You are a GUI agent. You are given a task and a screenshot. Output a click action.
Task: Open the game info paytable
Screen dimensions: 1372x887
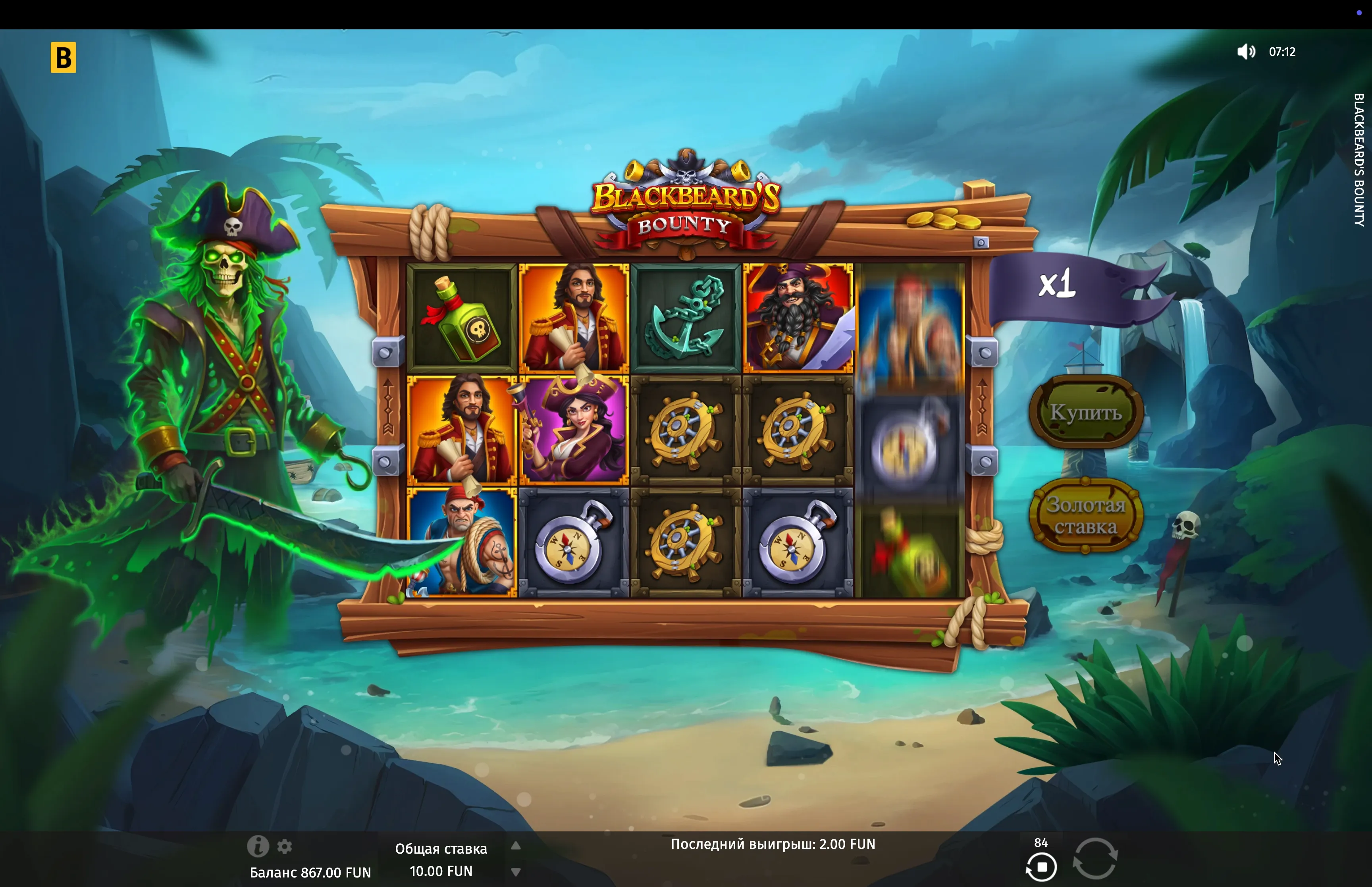click(x=257, y=846)
